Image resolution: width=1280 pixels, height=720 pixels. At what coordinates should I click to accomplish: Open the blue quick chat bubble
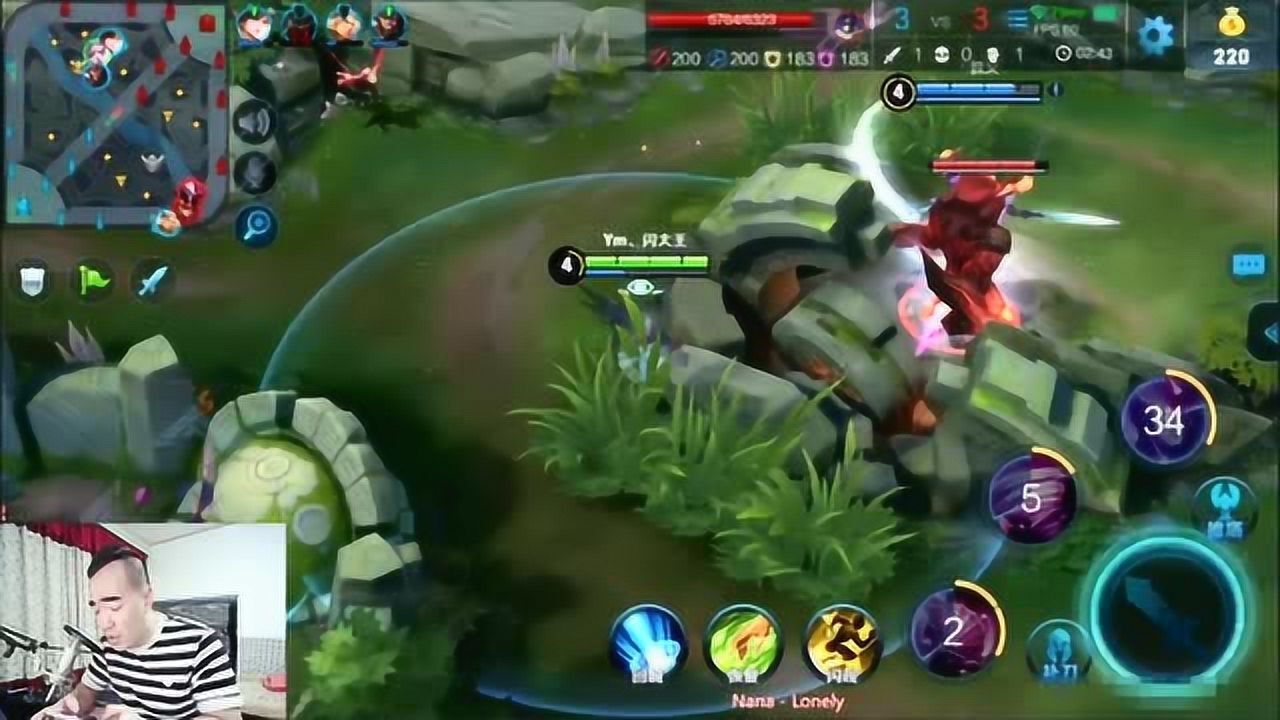pos(1248,264)
